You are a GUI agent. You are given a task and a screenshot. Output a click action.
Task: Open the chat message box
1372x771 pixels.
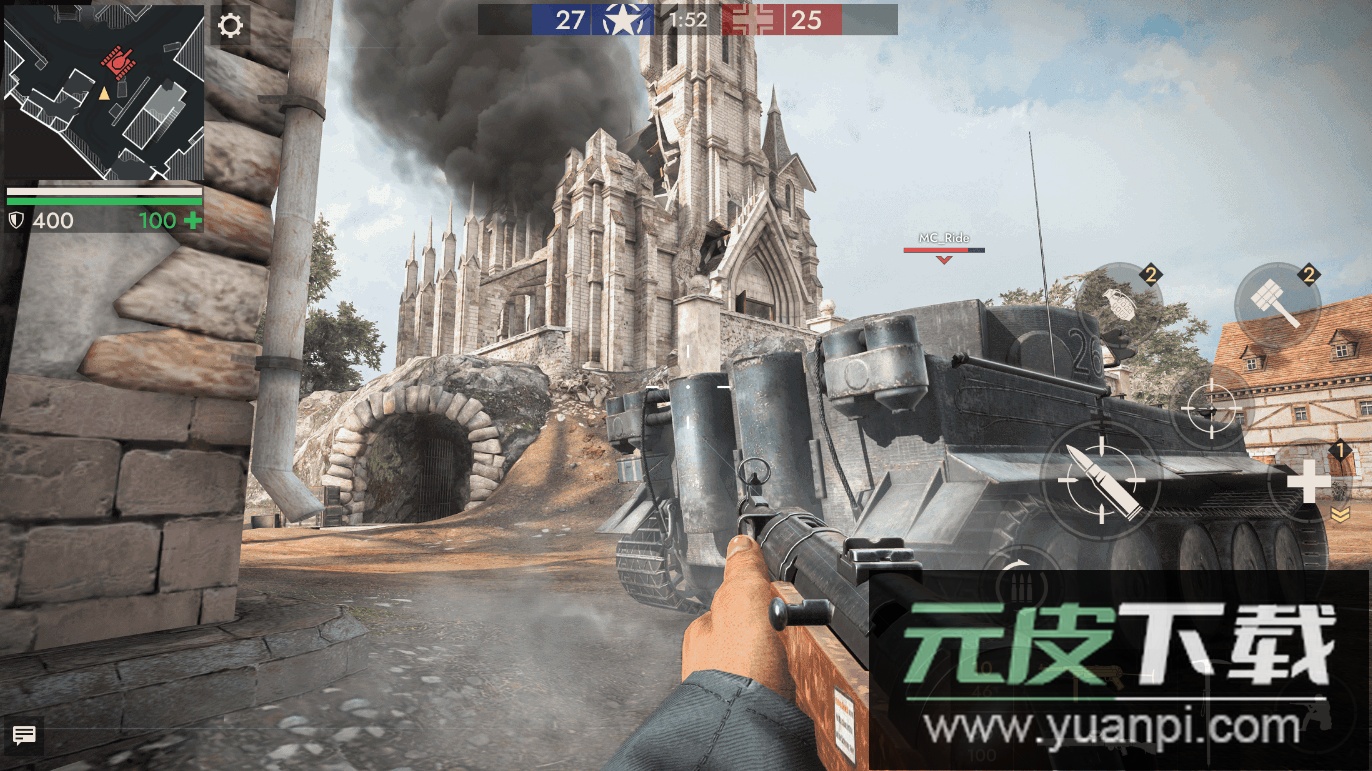[x=24, y=736]
